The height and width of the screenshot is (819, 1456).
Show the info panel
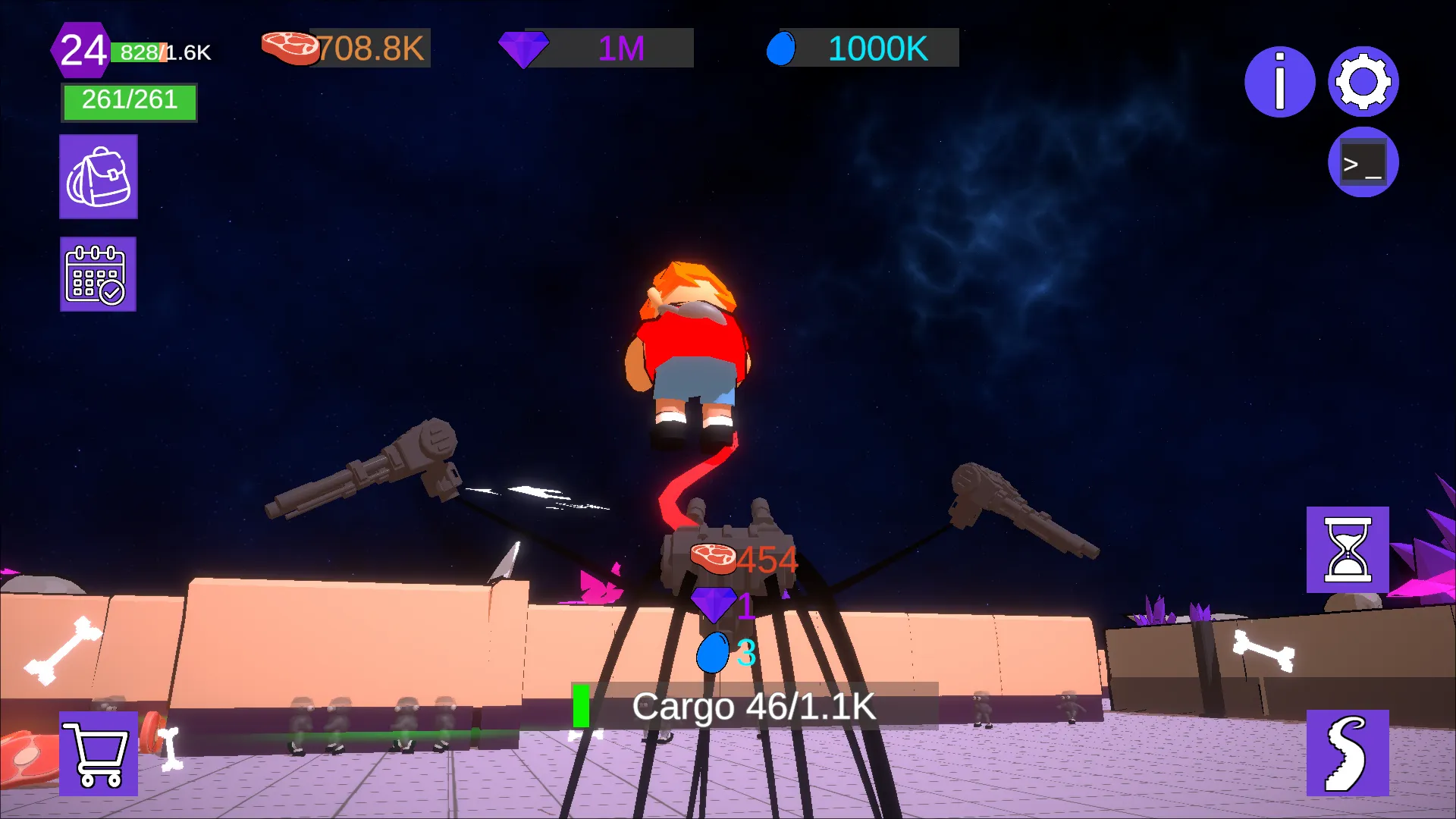tap(1279, 82)
